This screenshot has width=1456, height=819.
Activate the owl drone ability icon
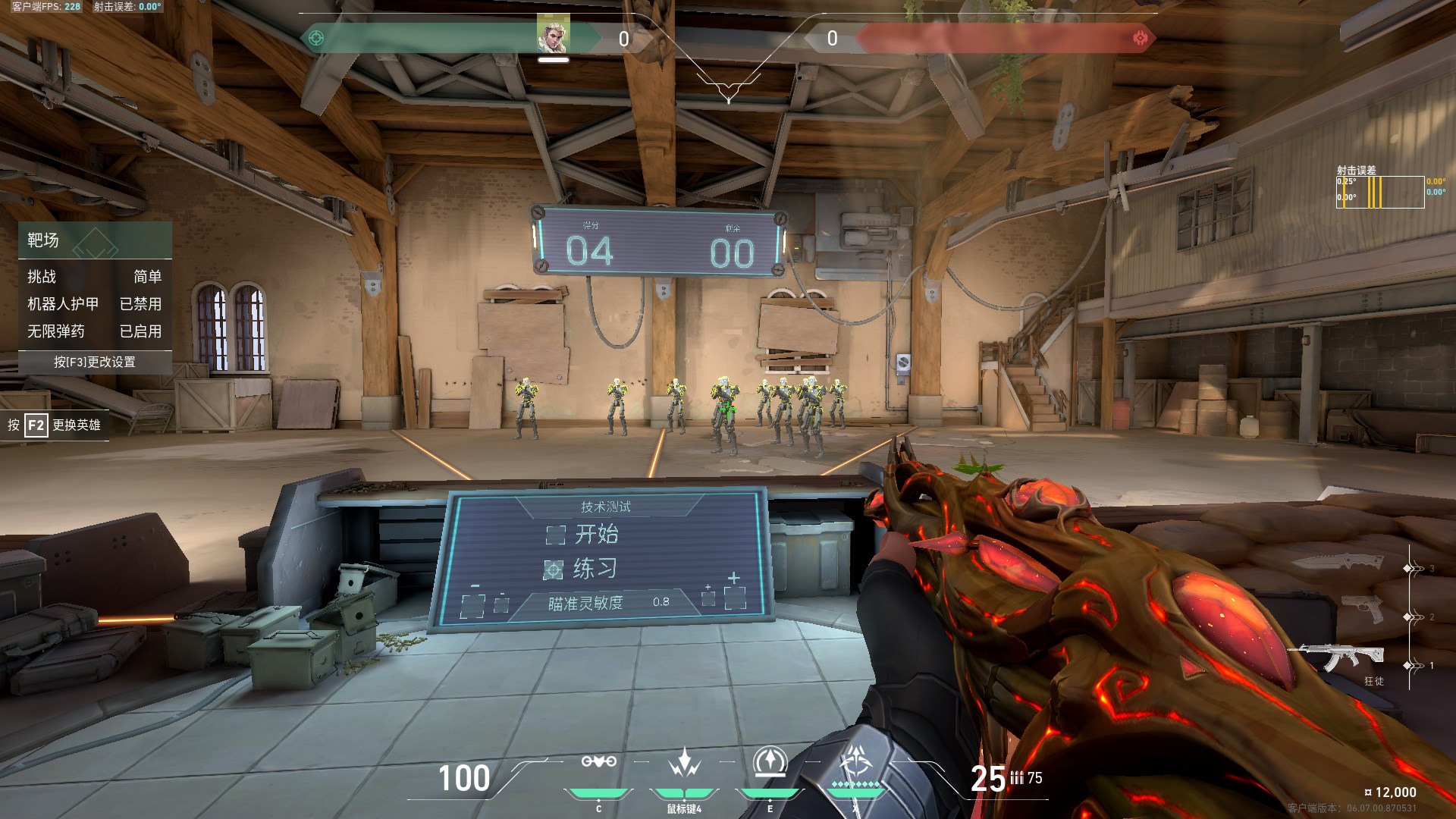[x=598, y=762]
